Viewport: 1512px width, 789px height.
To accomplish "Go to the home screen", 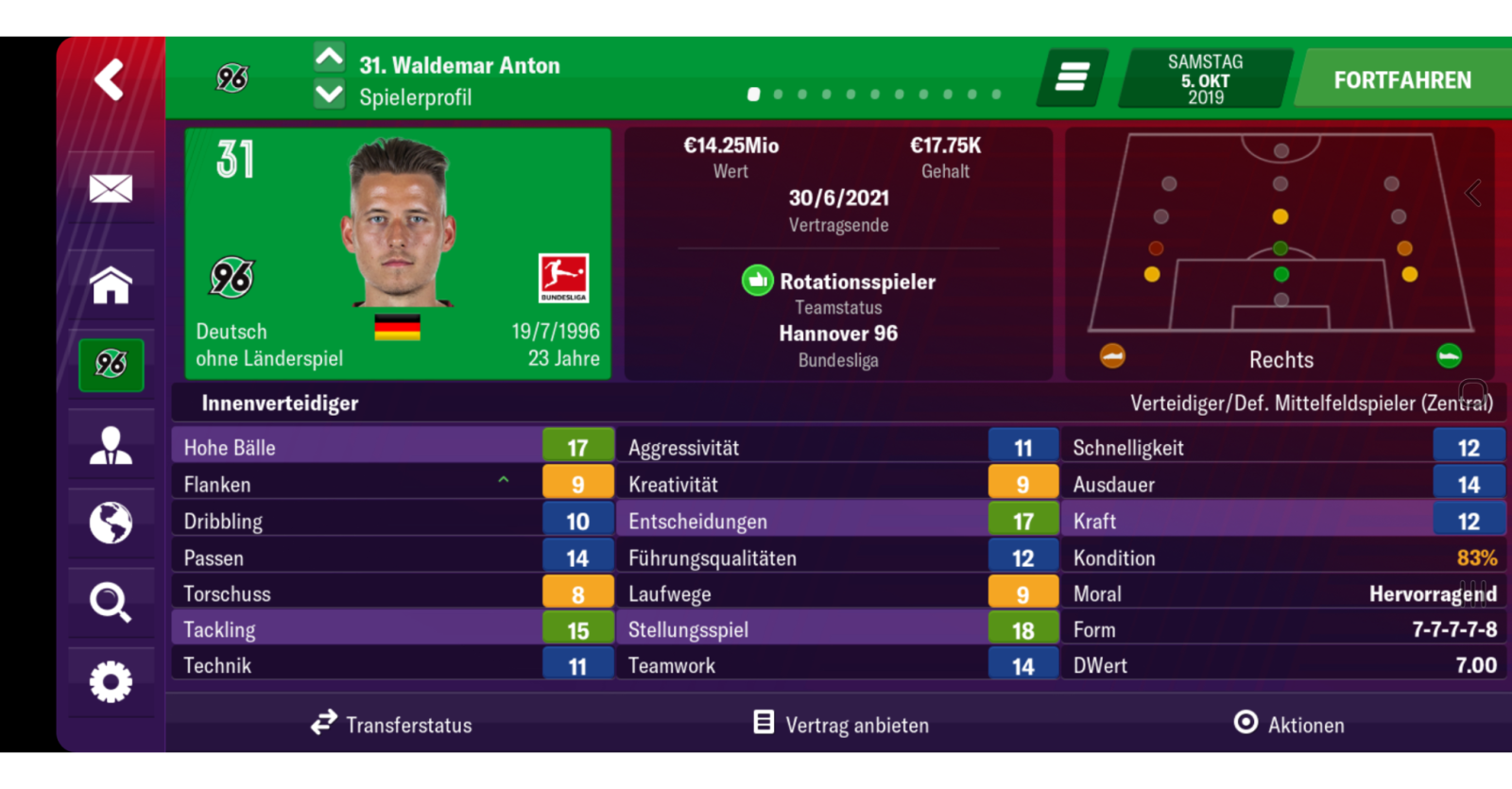I will 111,284.
